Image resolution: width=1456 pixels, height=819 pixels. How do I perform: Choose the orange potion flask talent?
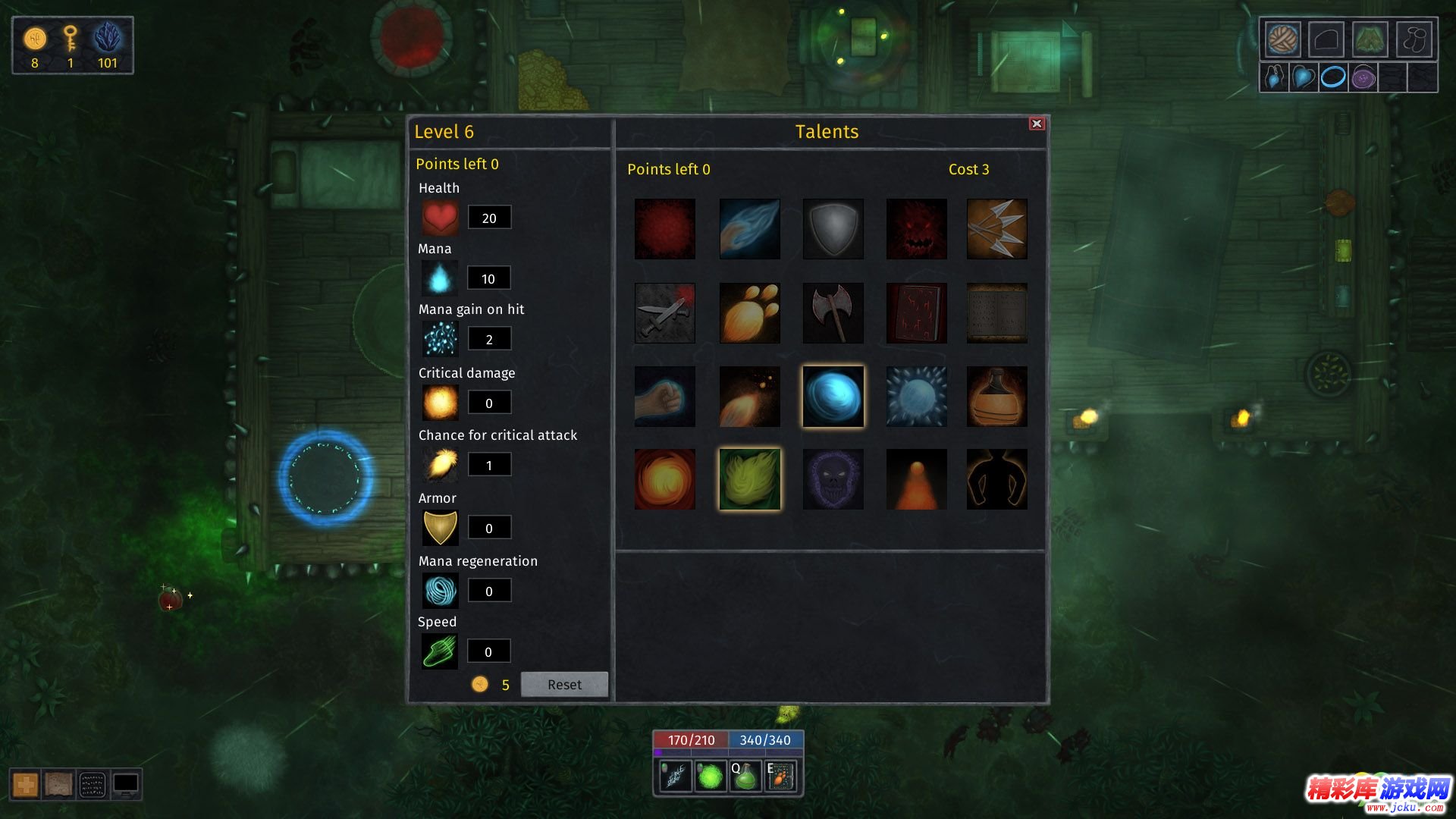click(x=996, y=397)
